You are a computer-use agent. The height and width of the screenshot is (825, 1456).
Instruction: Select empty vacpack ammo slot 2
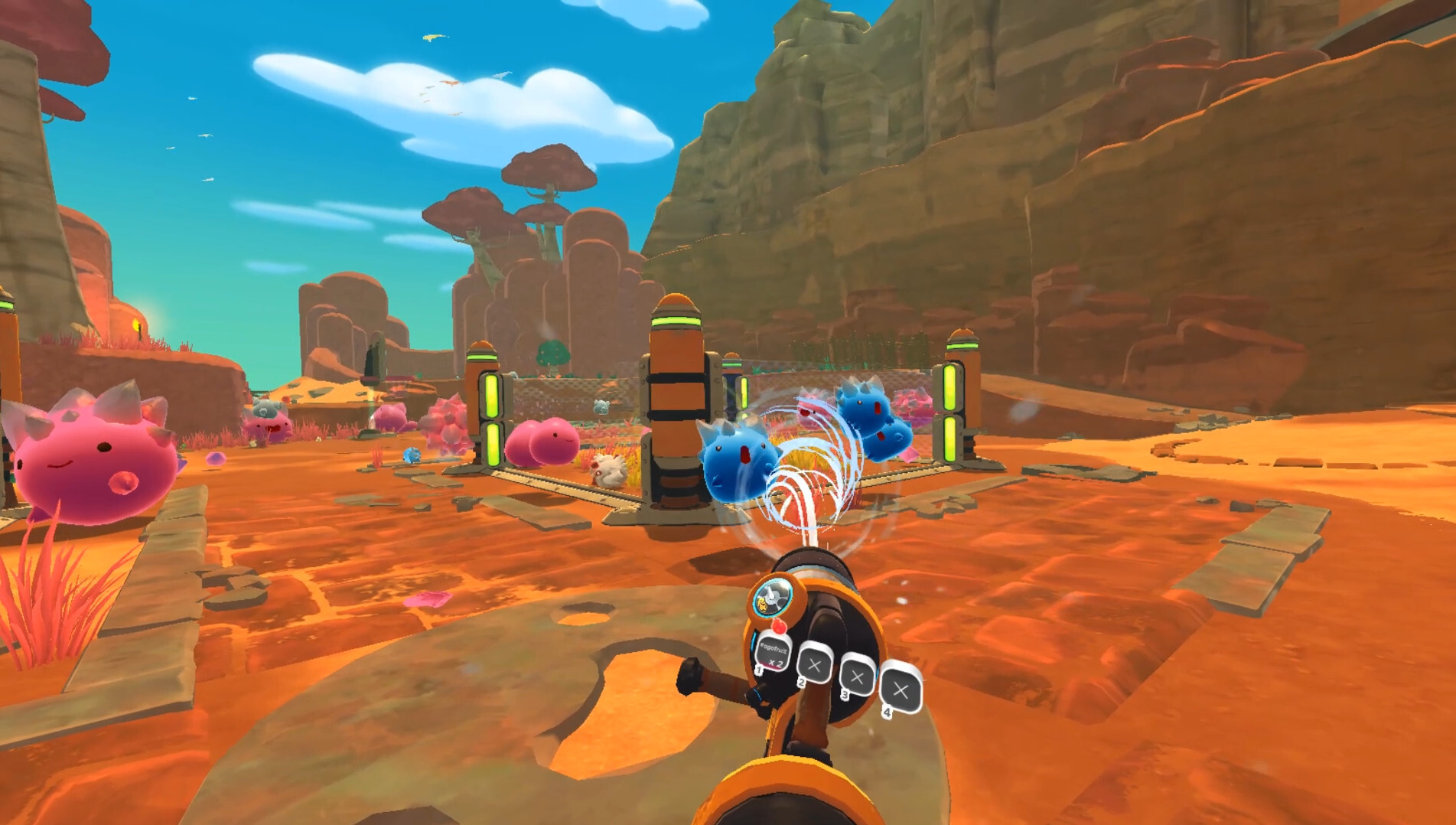(x=814, y=664)
